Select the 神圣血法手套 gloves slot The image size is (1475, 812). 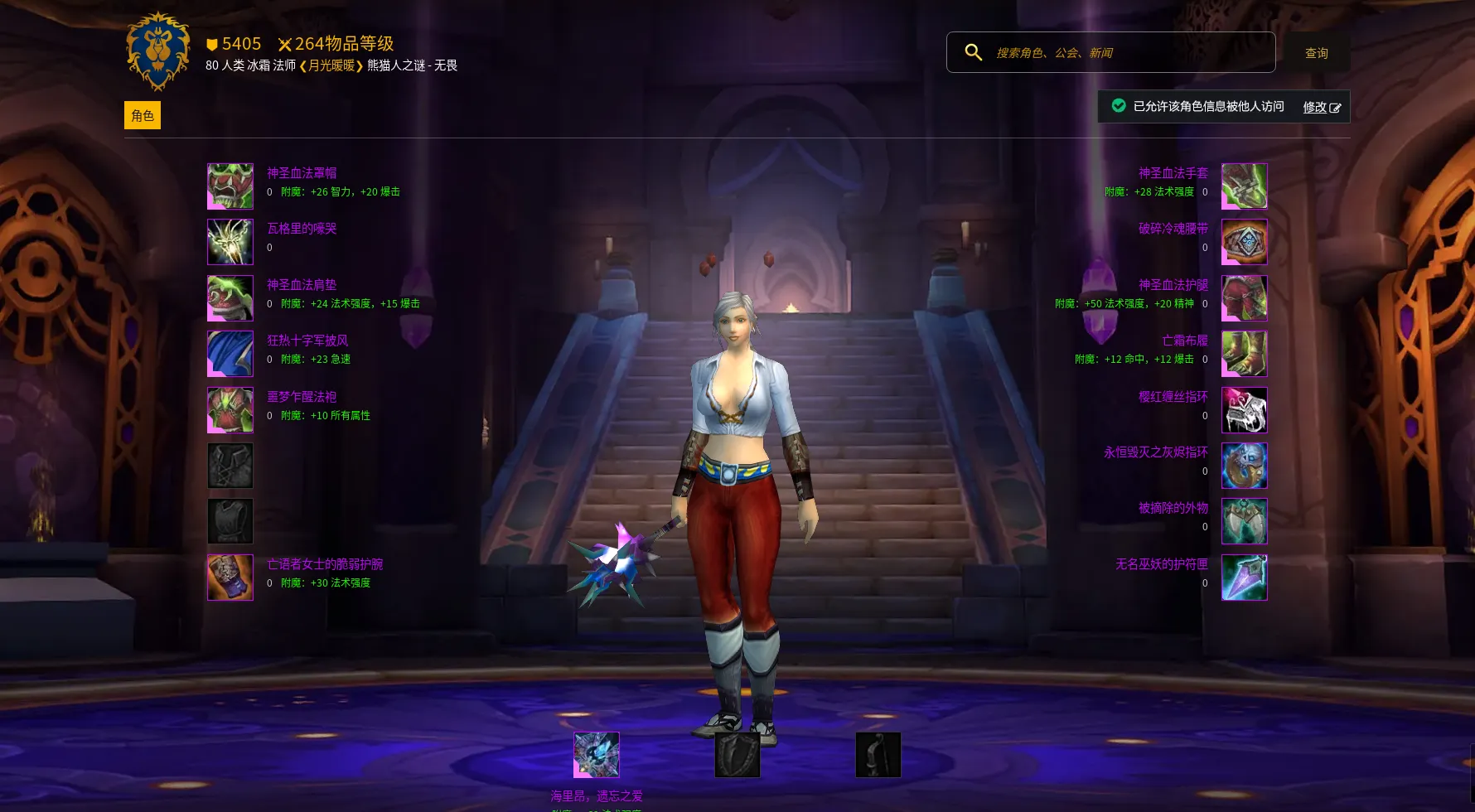point(1244,186)
